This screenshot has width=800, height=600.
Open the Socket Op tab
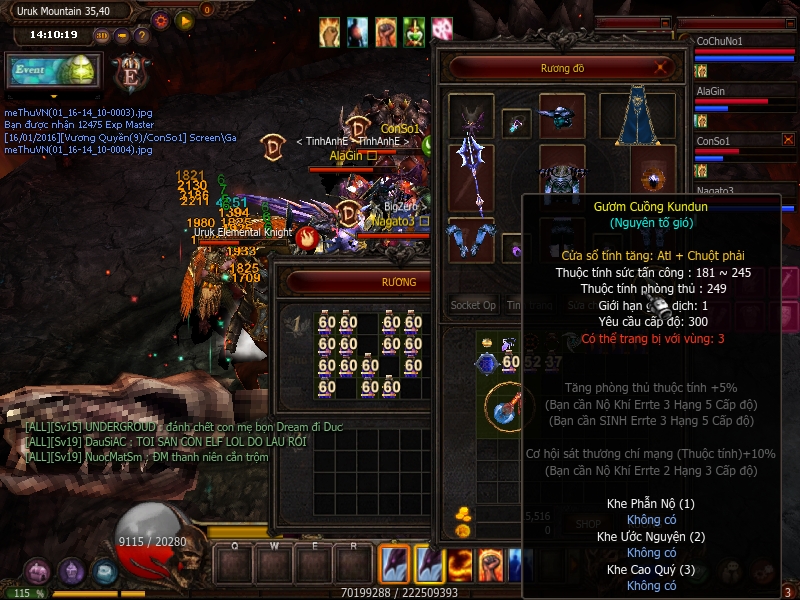tap(473, 305)
